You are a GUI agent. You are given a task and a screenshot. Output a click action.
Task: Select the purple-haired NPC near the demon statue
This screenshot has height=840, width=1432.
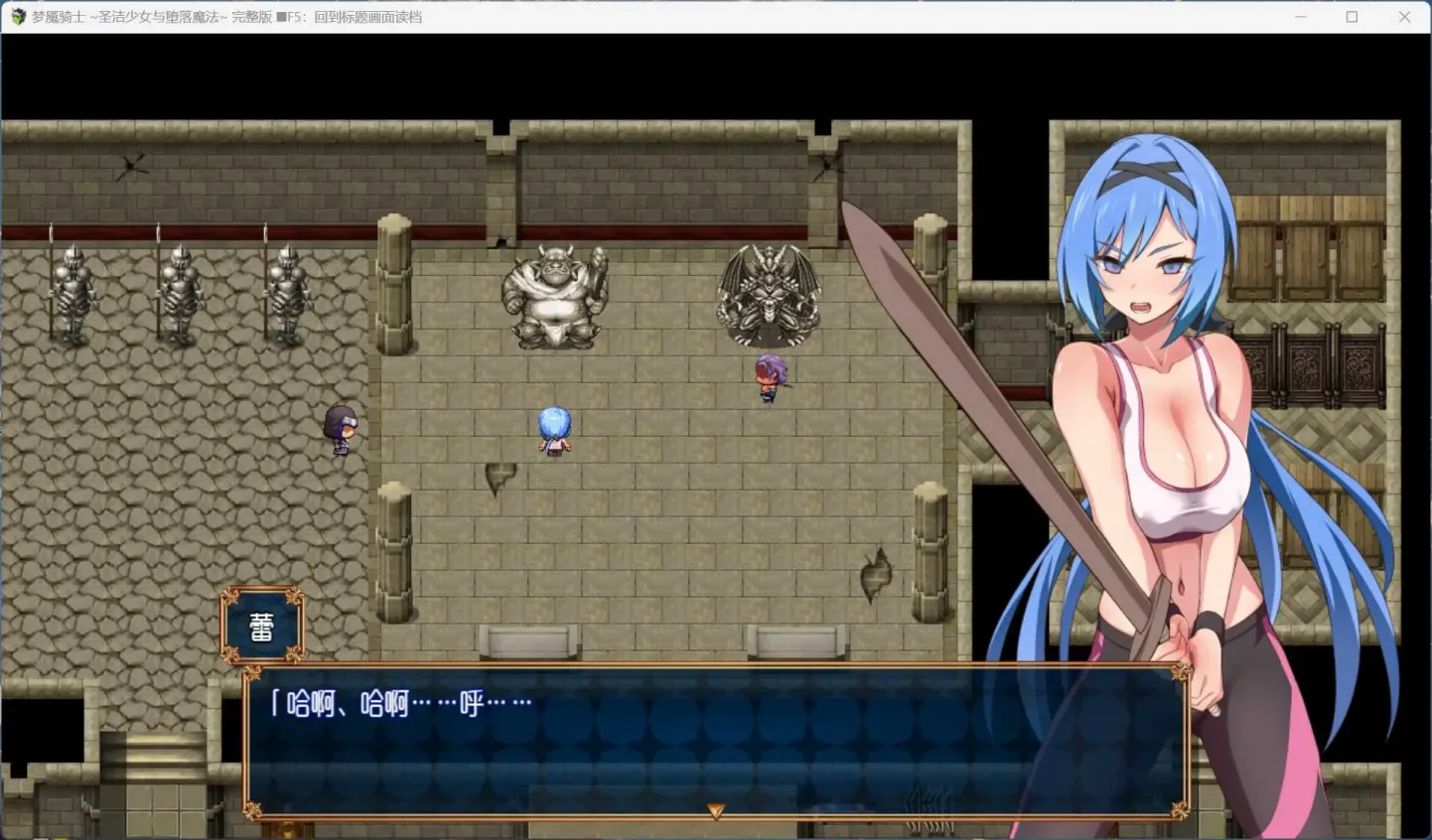770,375
